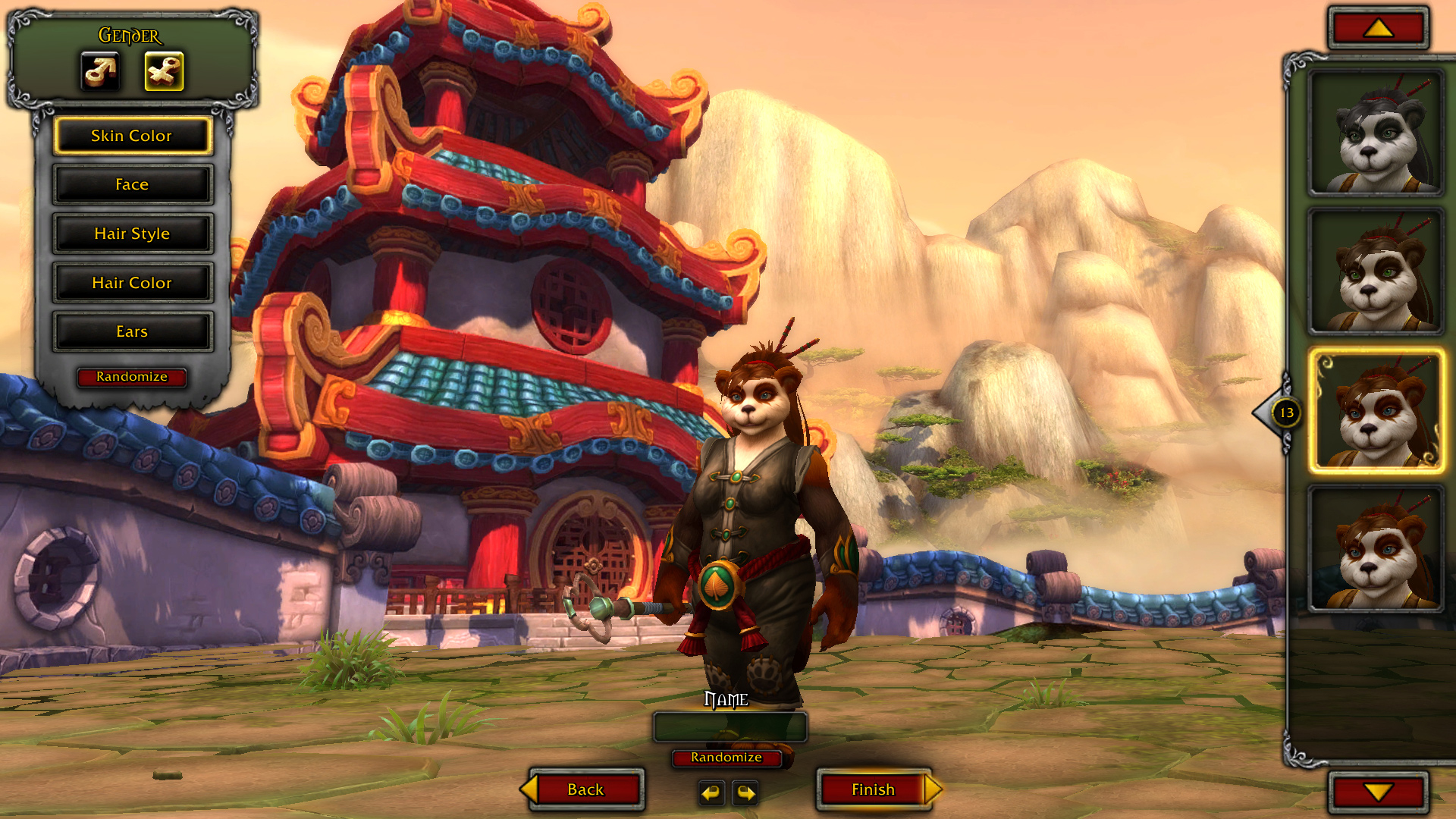Finish character creation
This screenshot has width=1456, height=819.
click(x=874, y=789)
